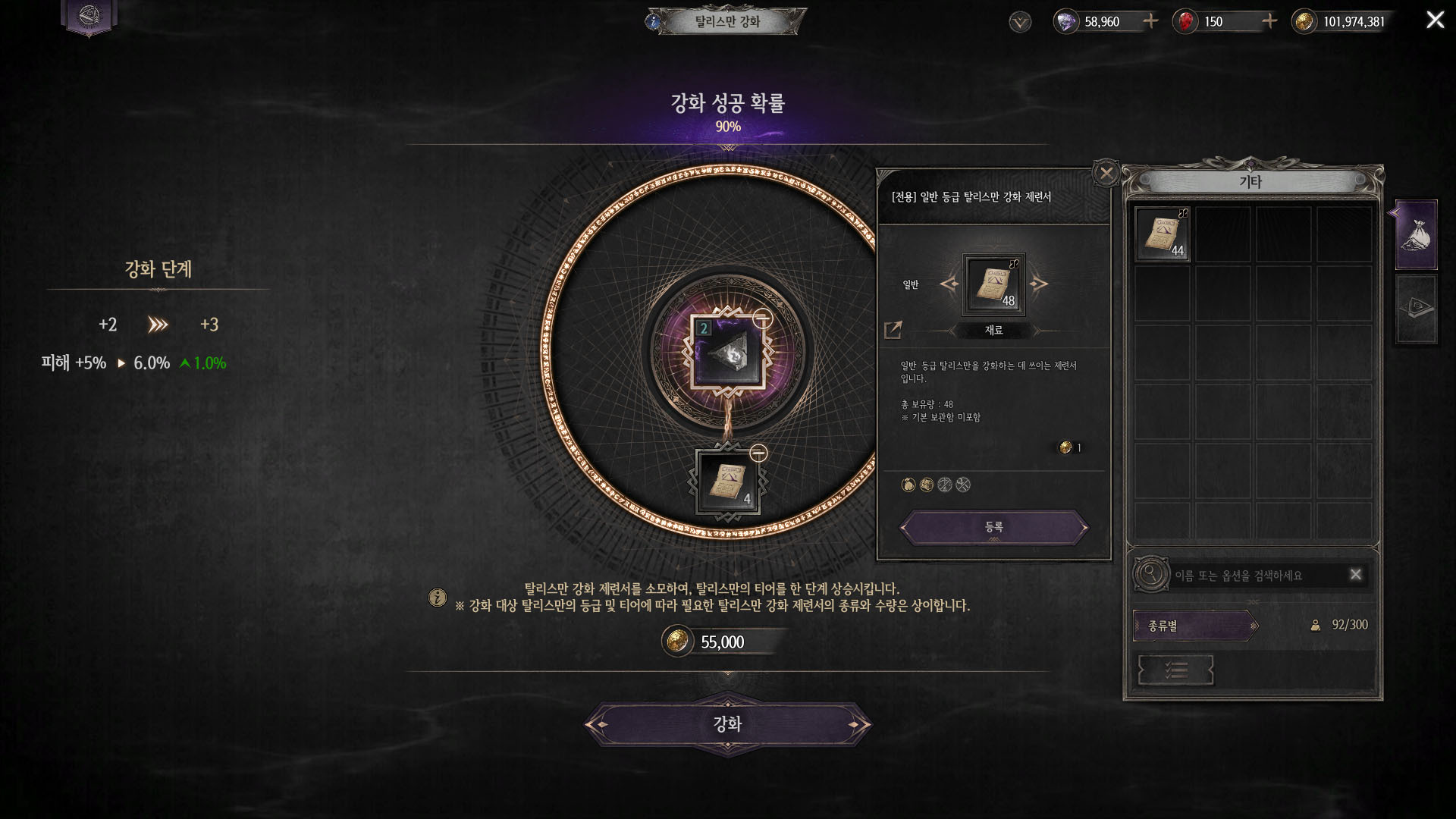Screen dimensions: 1456x819
Task: Toggle the inventory checklist button
Action: click(1175, 670)
